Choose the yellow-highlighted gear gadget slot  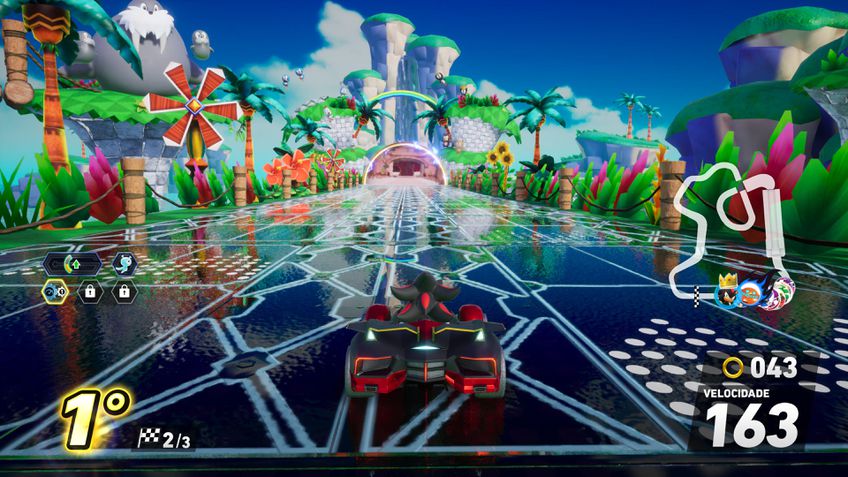(x=55, y=292)
